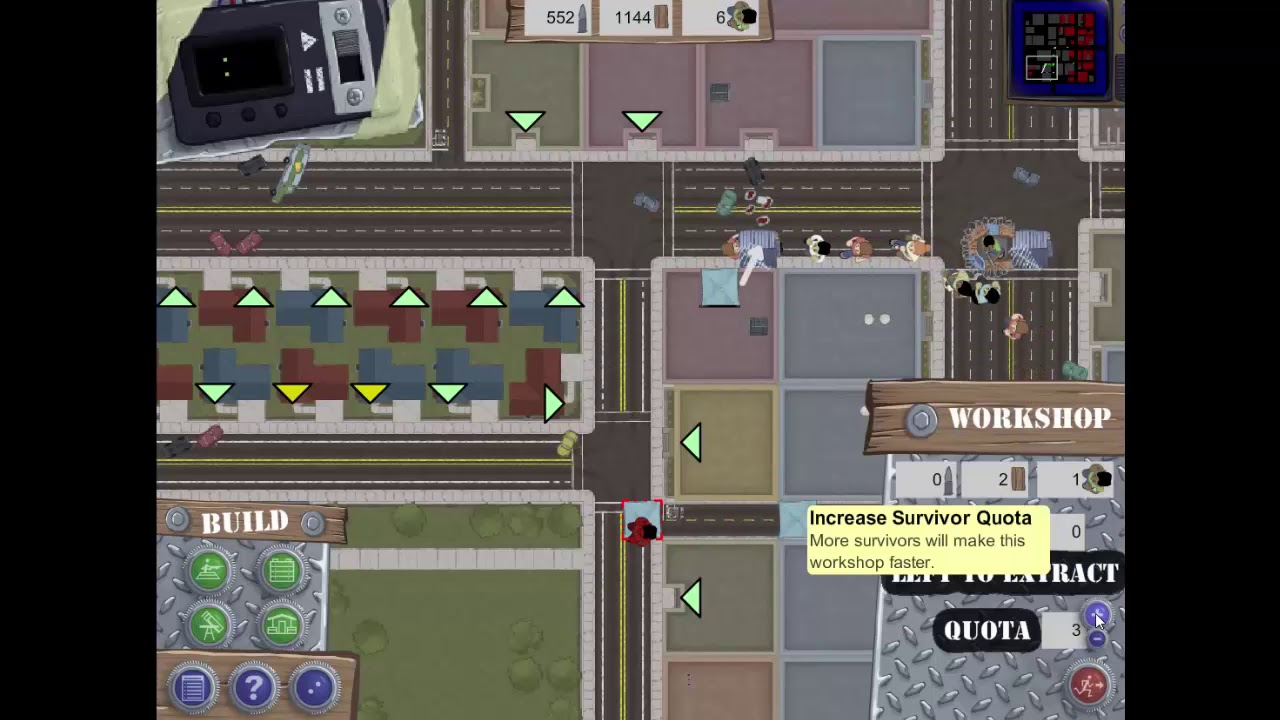This screenshot has width=1280, height=720.
Task: Expand the right-facing arrow marker near the houses
Action: 552,403
